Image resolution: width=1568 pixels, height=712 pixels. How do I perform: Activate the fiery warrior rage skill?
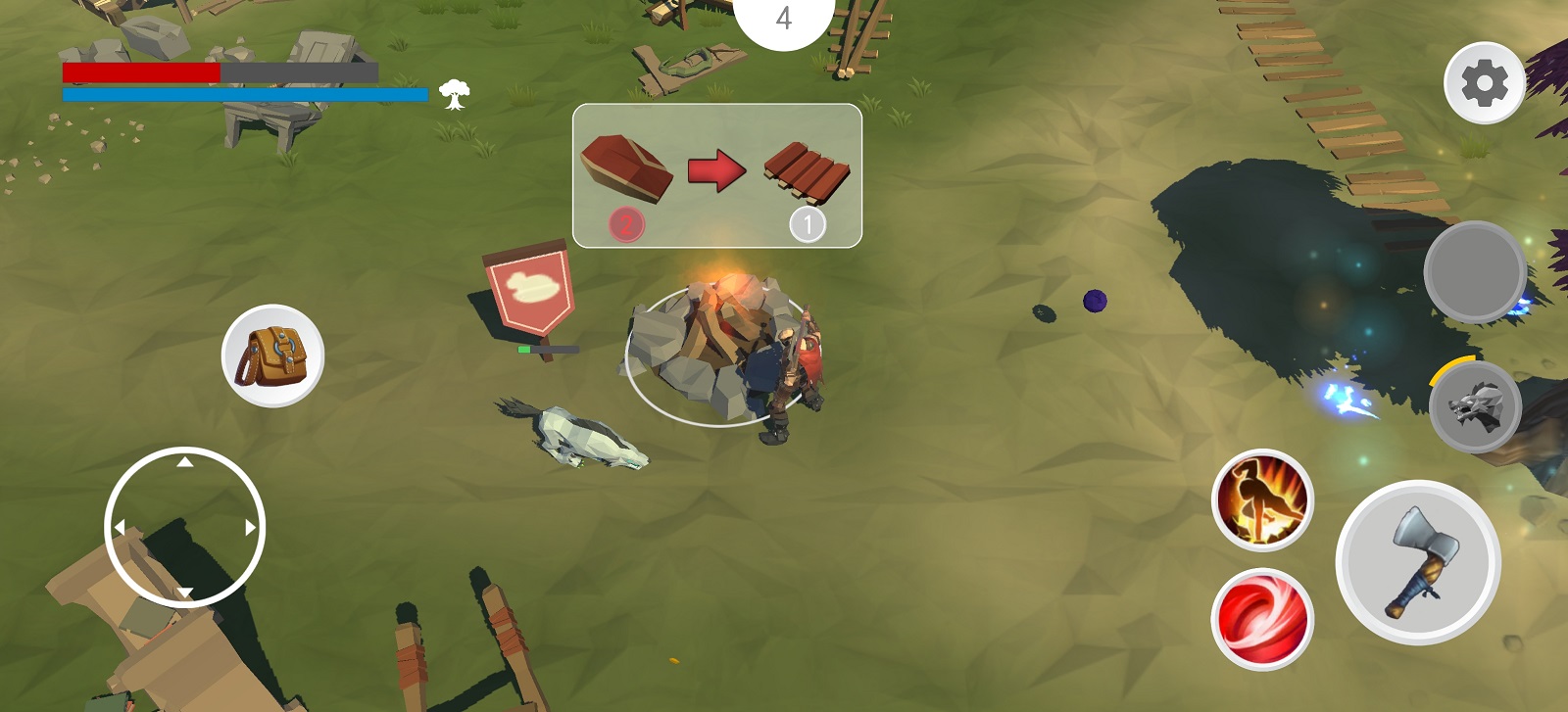tap(1262, 500)
